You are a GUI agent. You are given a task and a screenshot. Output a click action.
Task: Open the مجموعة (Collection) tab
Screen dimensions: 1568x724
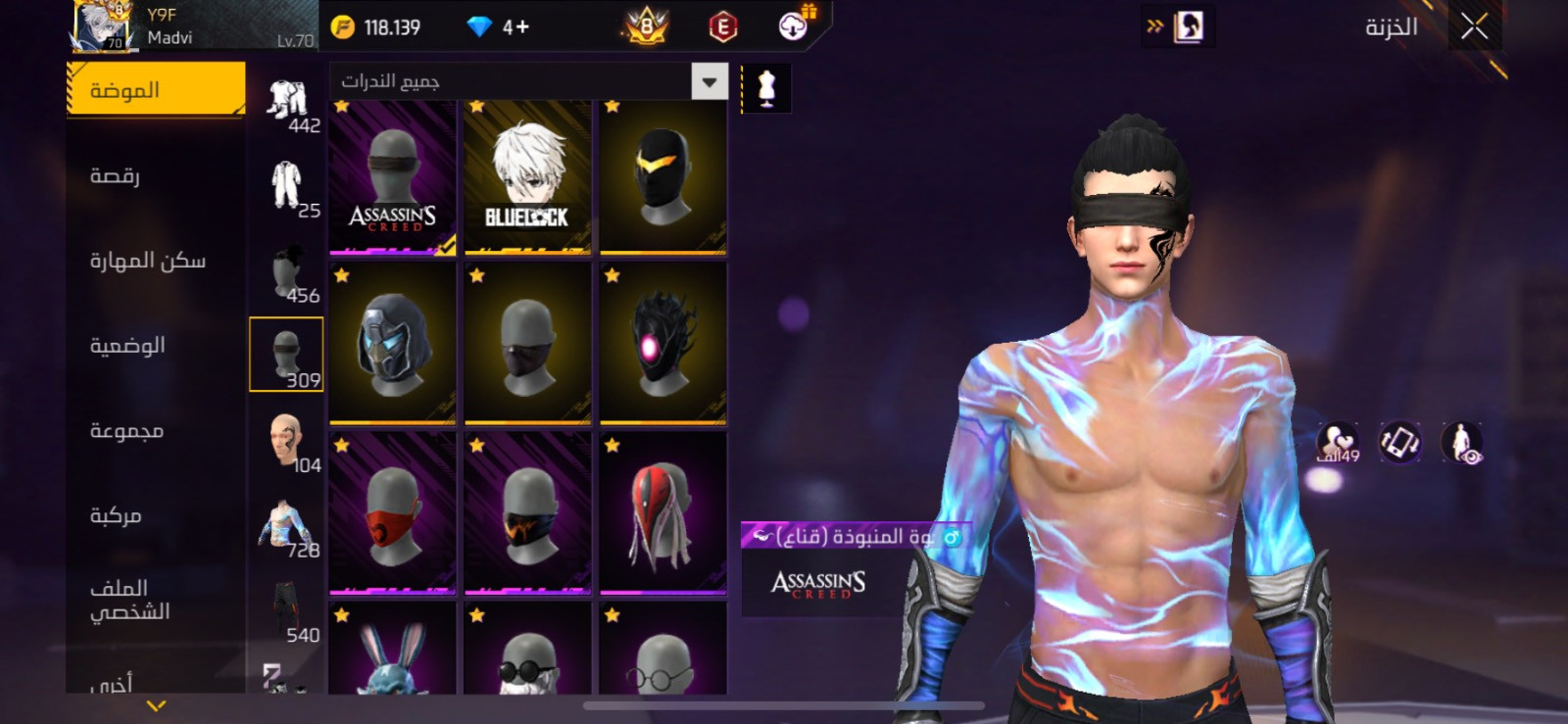point(126,430)
